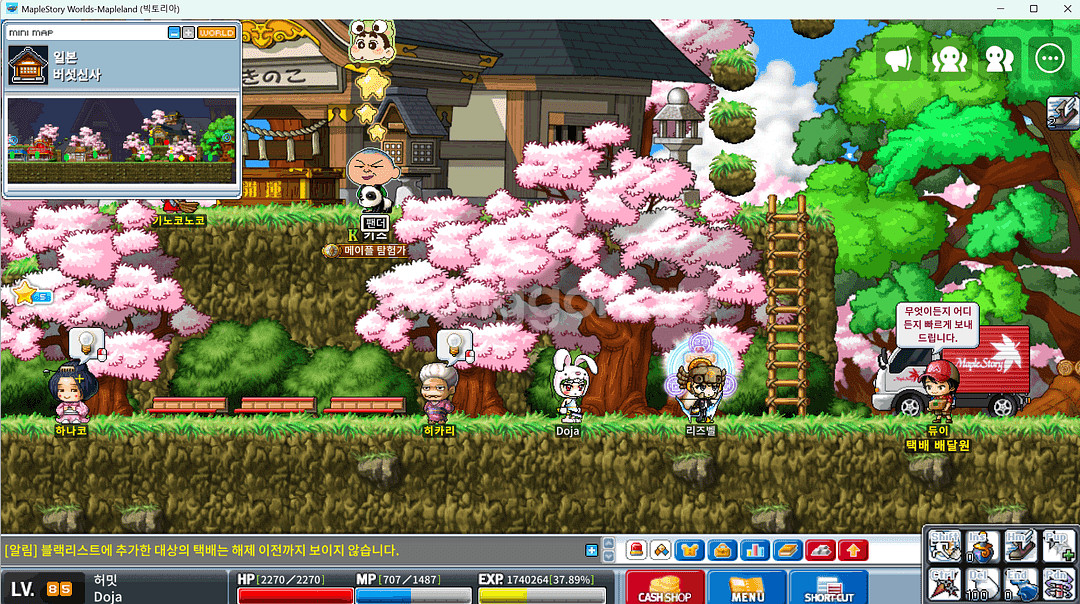Click the megaphone announcement icon
1080x604 pixels.
click(898, 59)
